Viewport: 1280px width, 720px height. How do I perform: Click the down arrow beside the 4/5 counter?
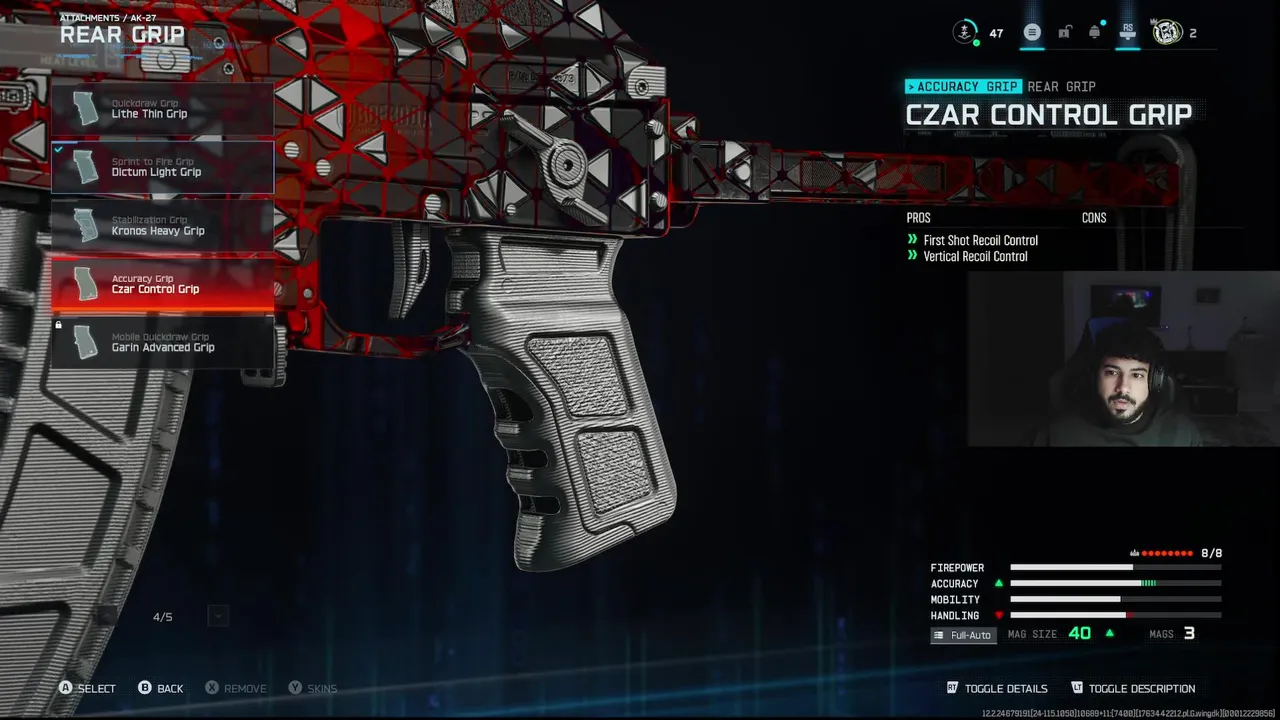218,617
